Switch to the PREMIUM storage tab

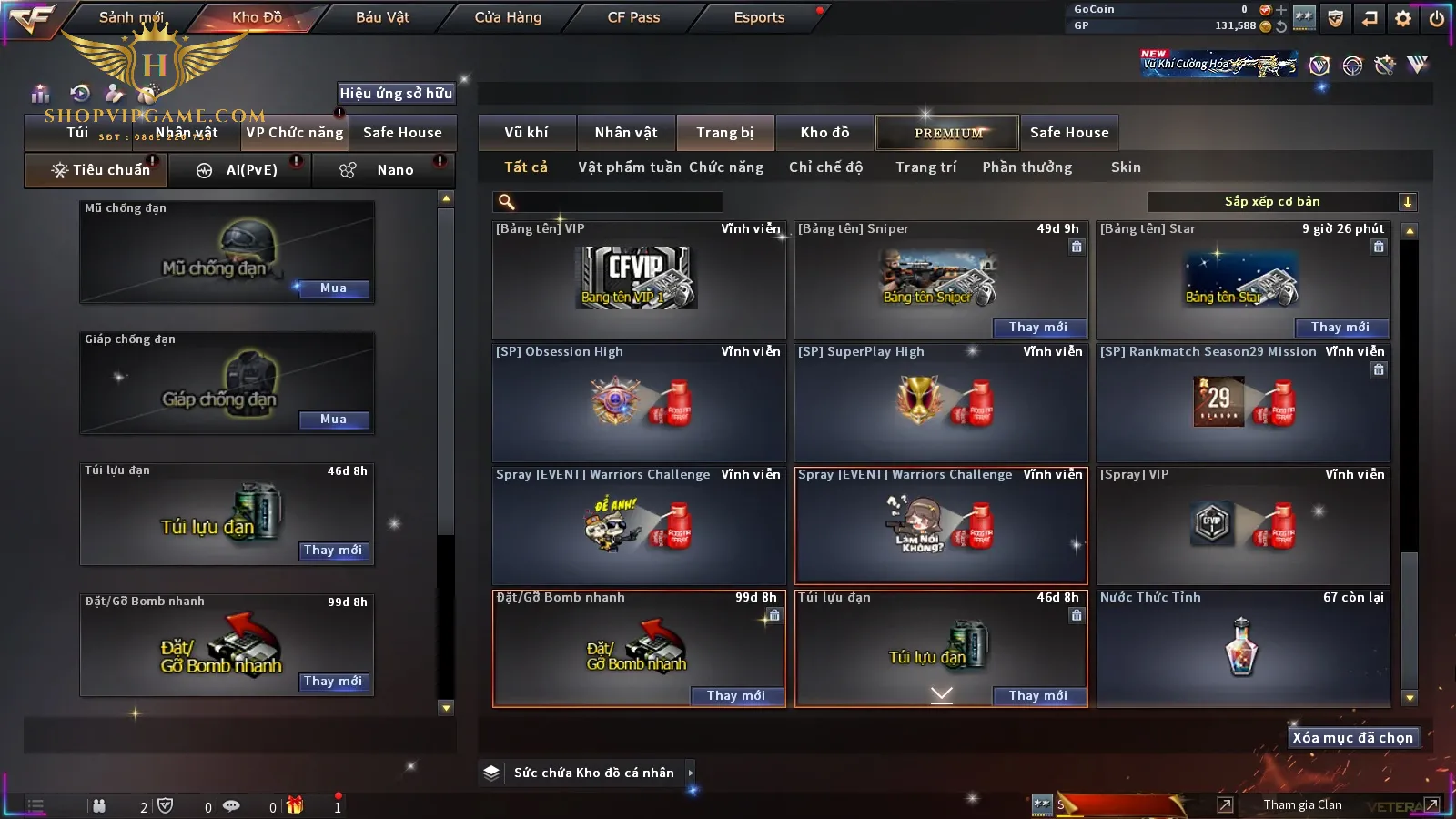click(948, 133)
